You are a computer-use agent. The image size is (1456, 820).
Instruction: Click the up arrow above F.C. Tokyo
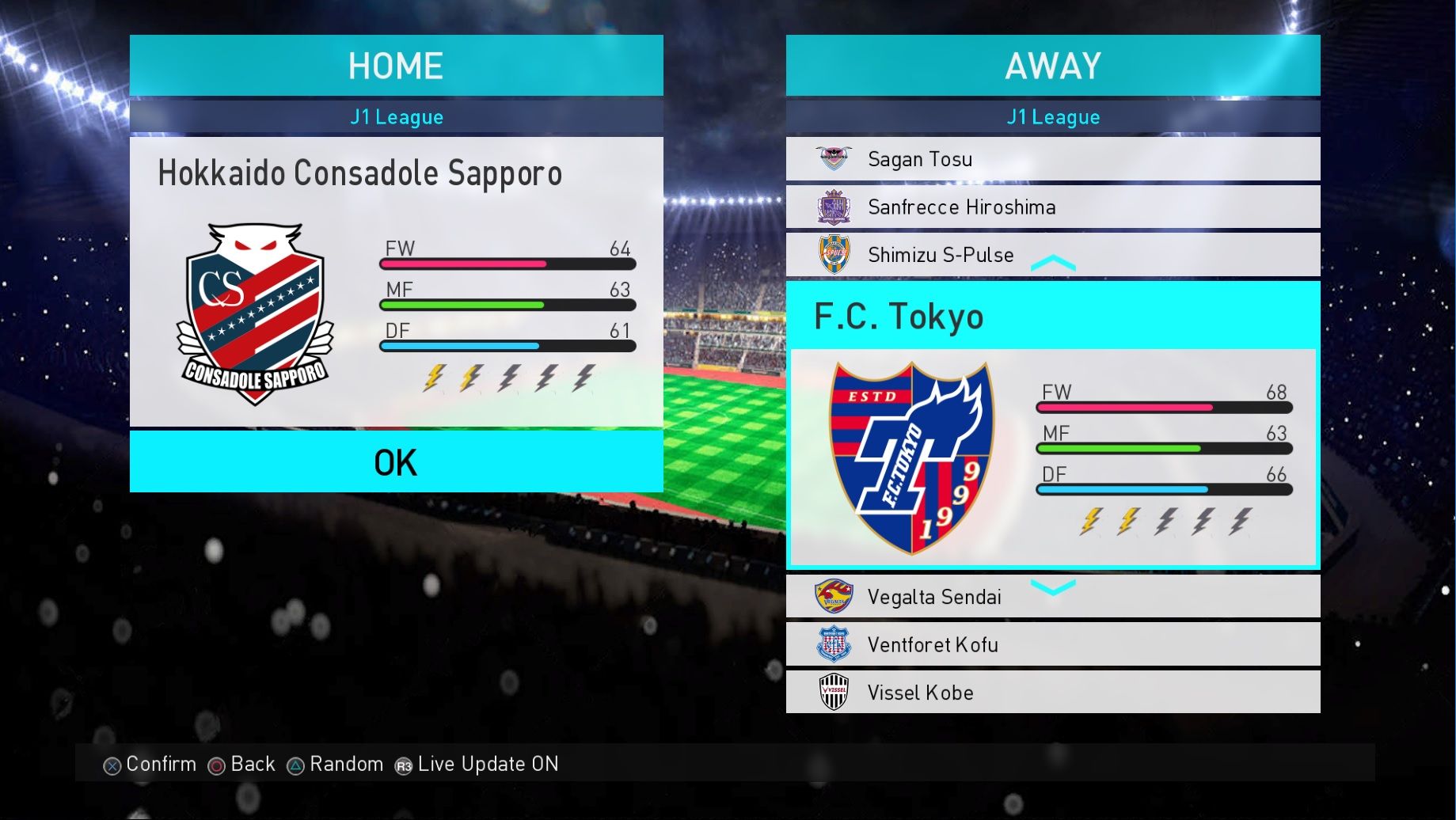pyautogui.click(x=1053, y=264)
